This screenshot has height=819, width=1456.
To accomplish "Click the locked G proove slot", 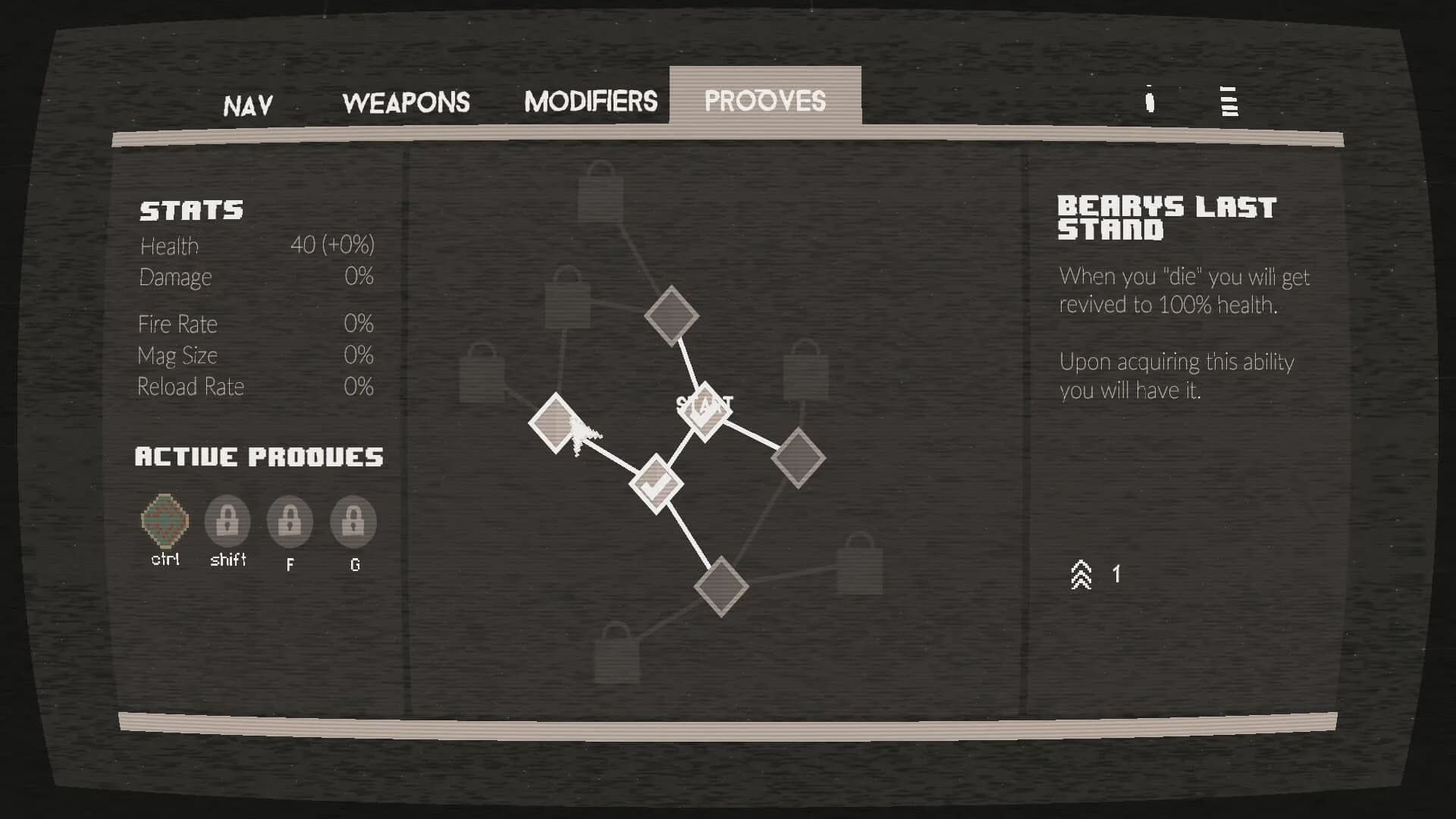I will pos(353,523).
